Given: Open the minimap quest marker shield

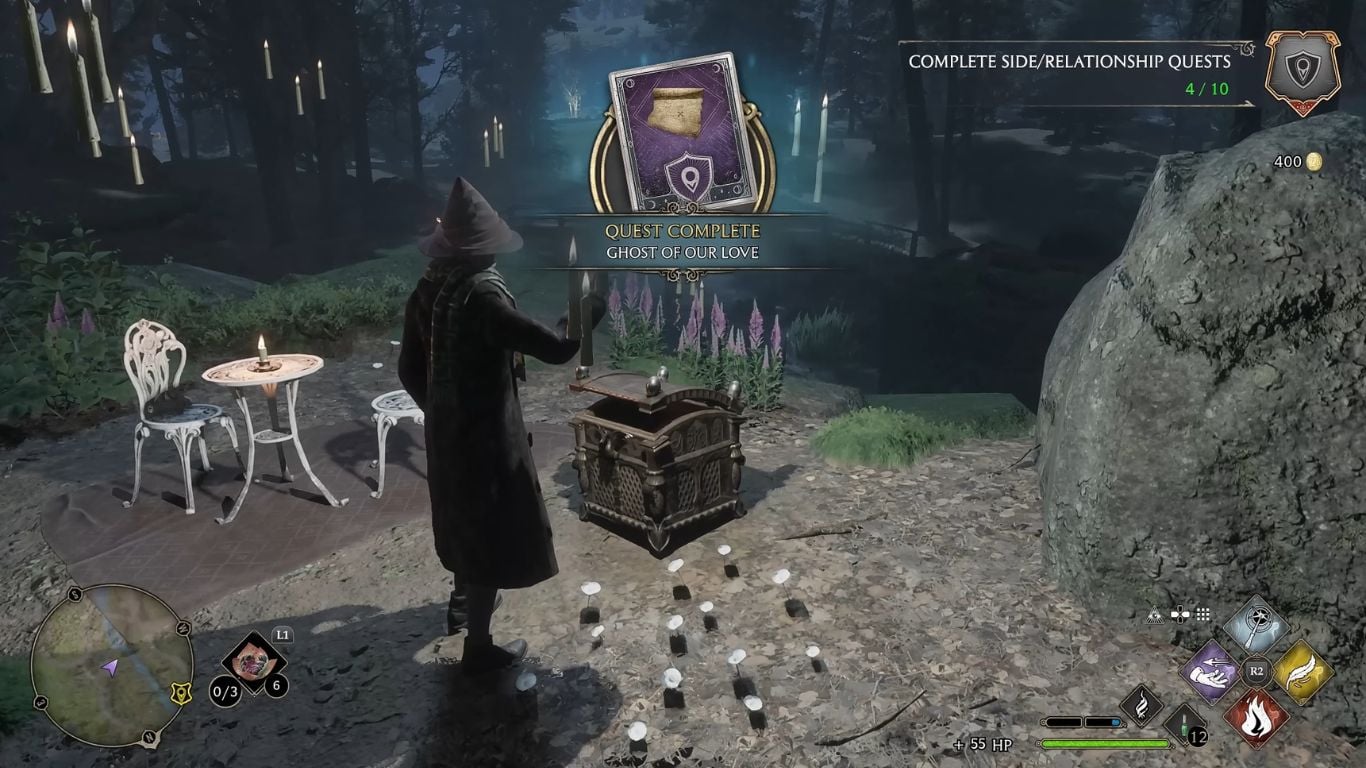Looking at the screenshot, I should (x=181, y=693).
